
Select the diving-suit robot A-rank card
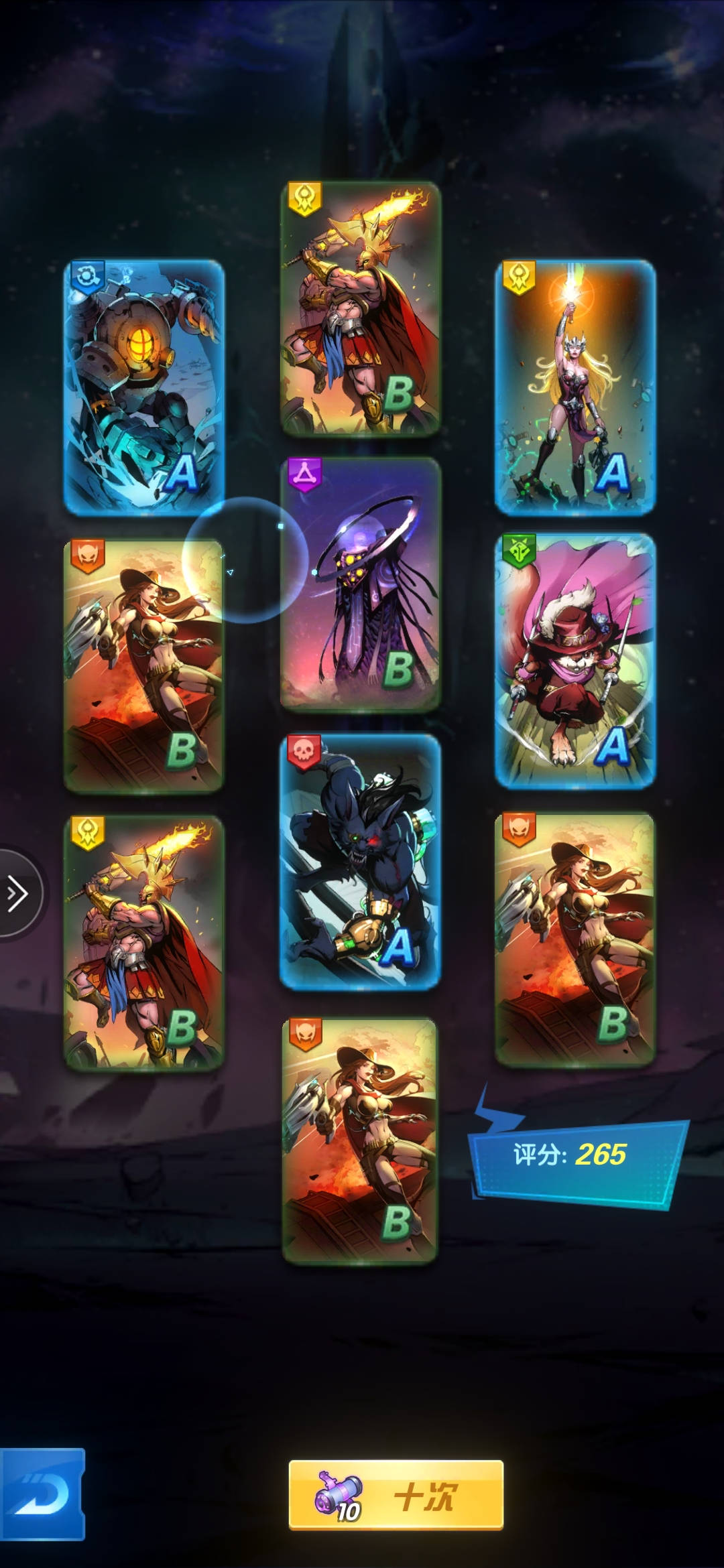[x=144, y=387]
